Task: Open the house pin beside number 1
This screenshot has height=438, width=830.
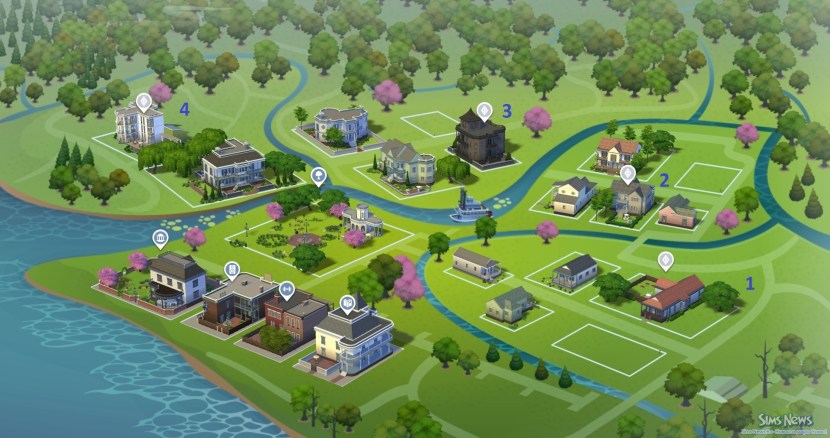Action: coord(665,261)
